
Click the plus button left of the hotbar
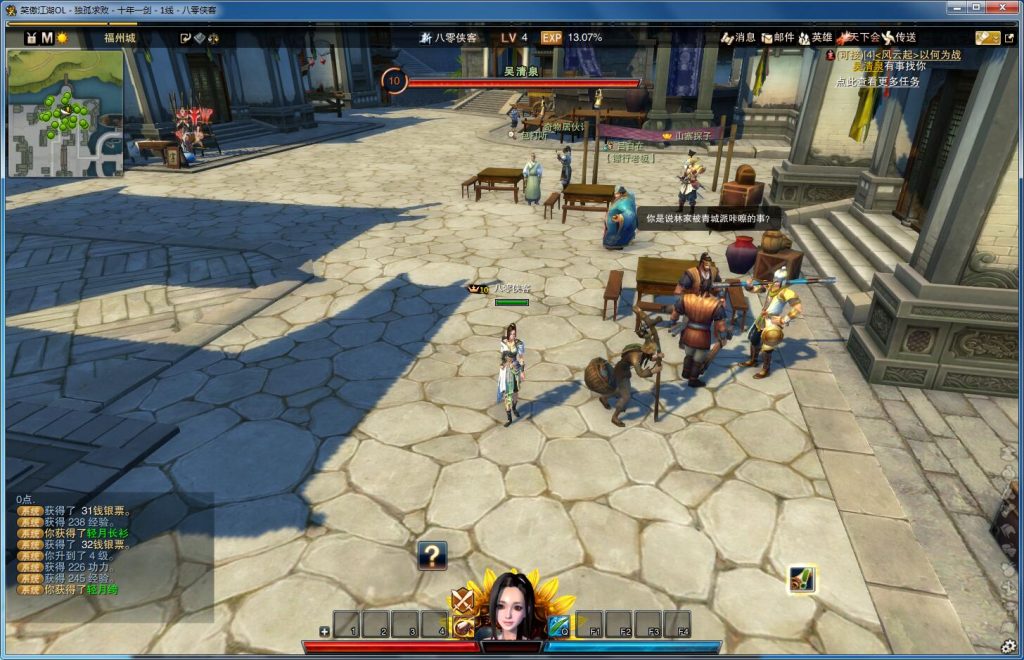[x=324, y=631]
